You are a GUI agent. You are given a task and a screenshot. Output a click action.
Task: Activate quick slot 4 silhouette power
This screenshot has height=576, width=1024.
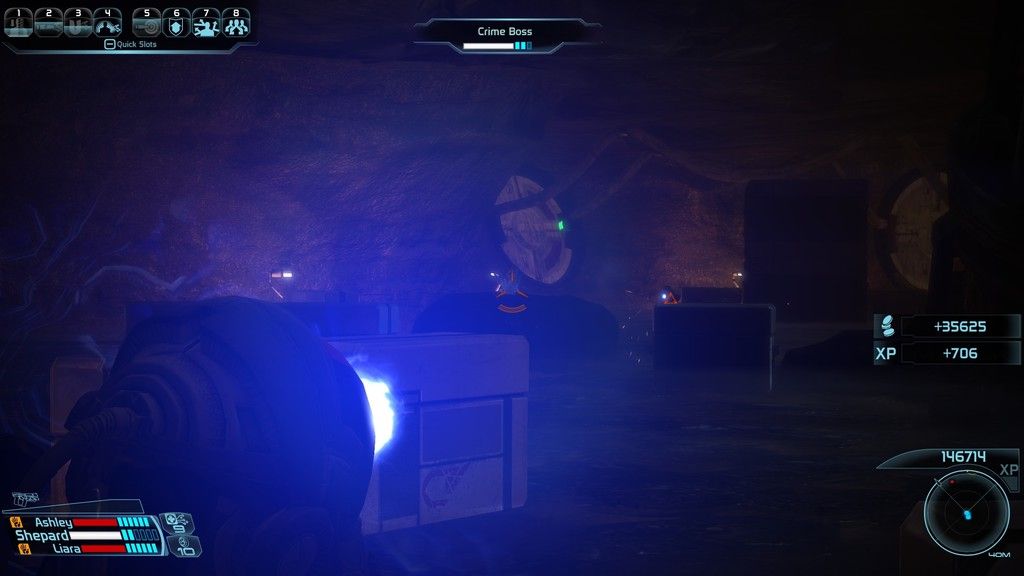click(107, 22)
